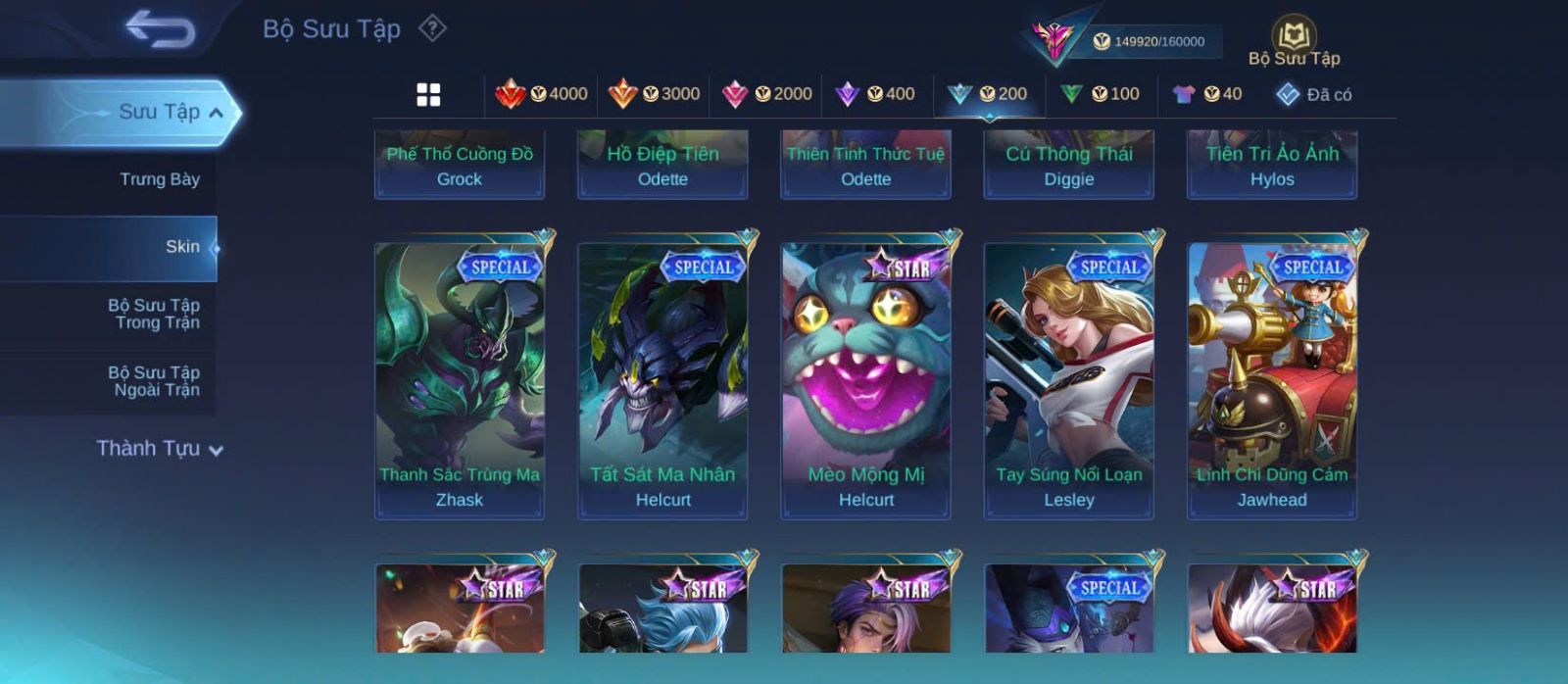Open the collection help question mark
This screenshot has height=684, width=1568.
coord(432,28)
